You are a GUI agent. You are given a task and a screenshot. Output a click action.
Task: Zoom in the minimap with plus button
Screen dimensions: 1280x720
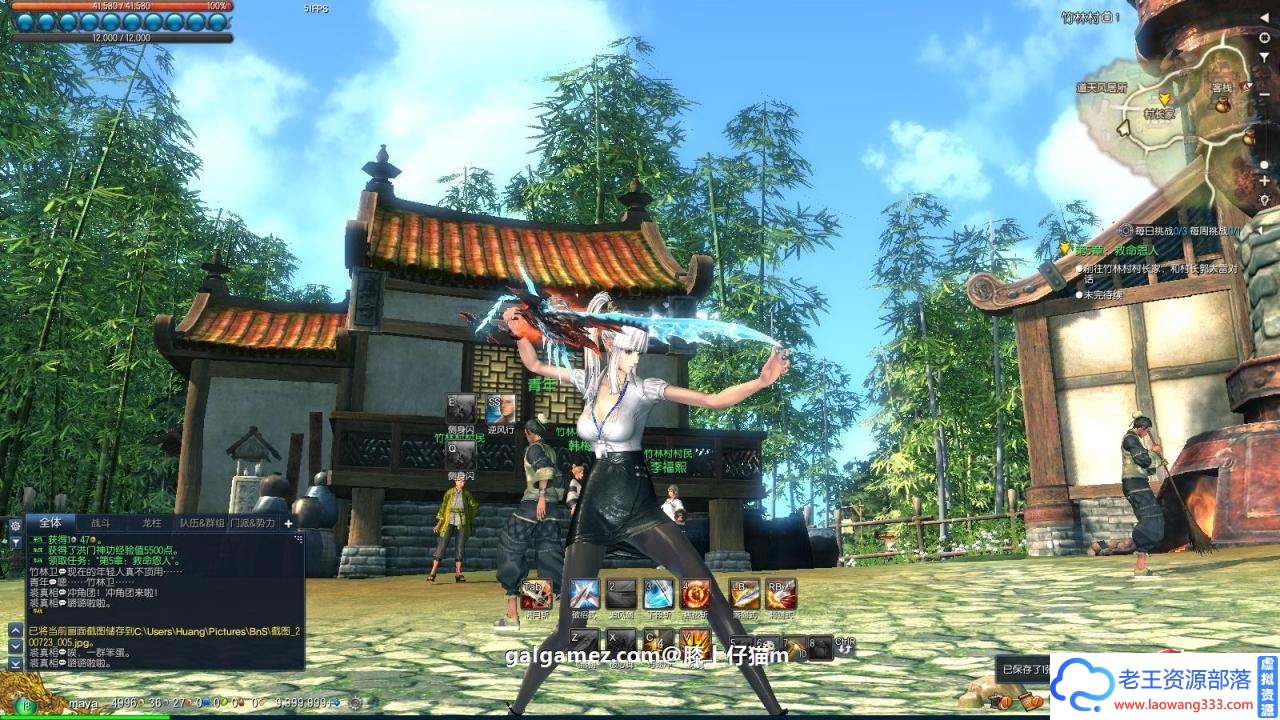tap(1265, 182)
